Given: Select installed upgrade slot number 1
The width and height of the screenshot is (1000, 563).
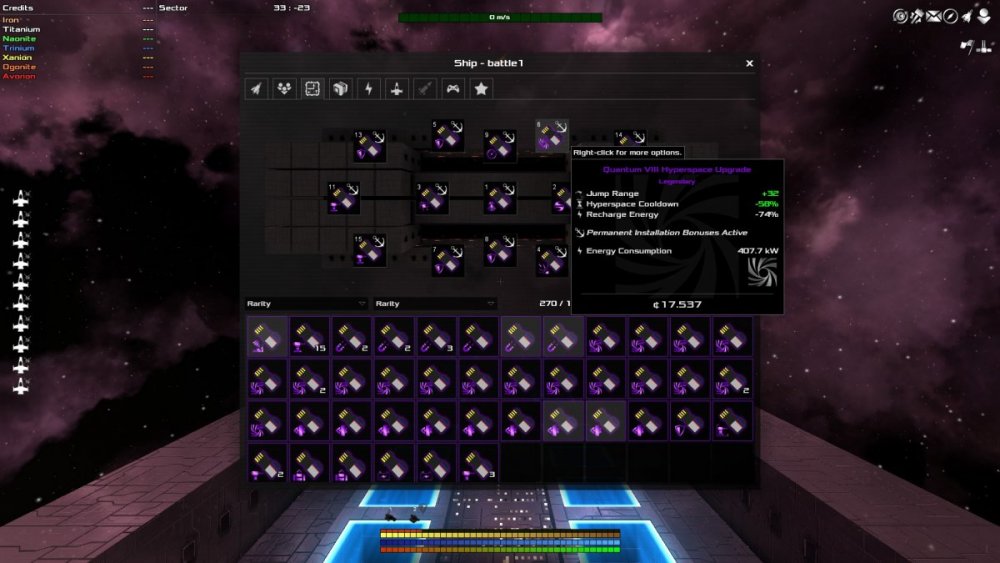Looking at the screenshot, I should 499,198.
